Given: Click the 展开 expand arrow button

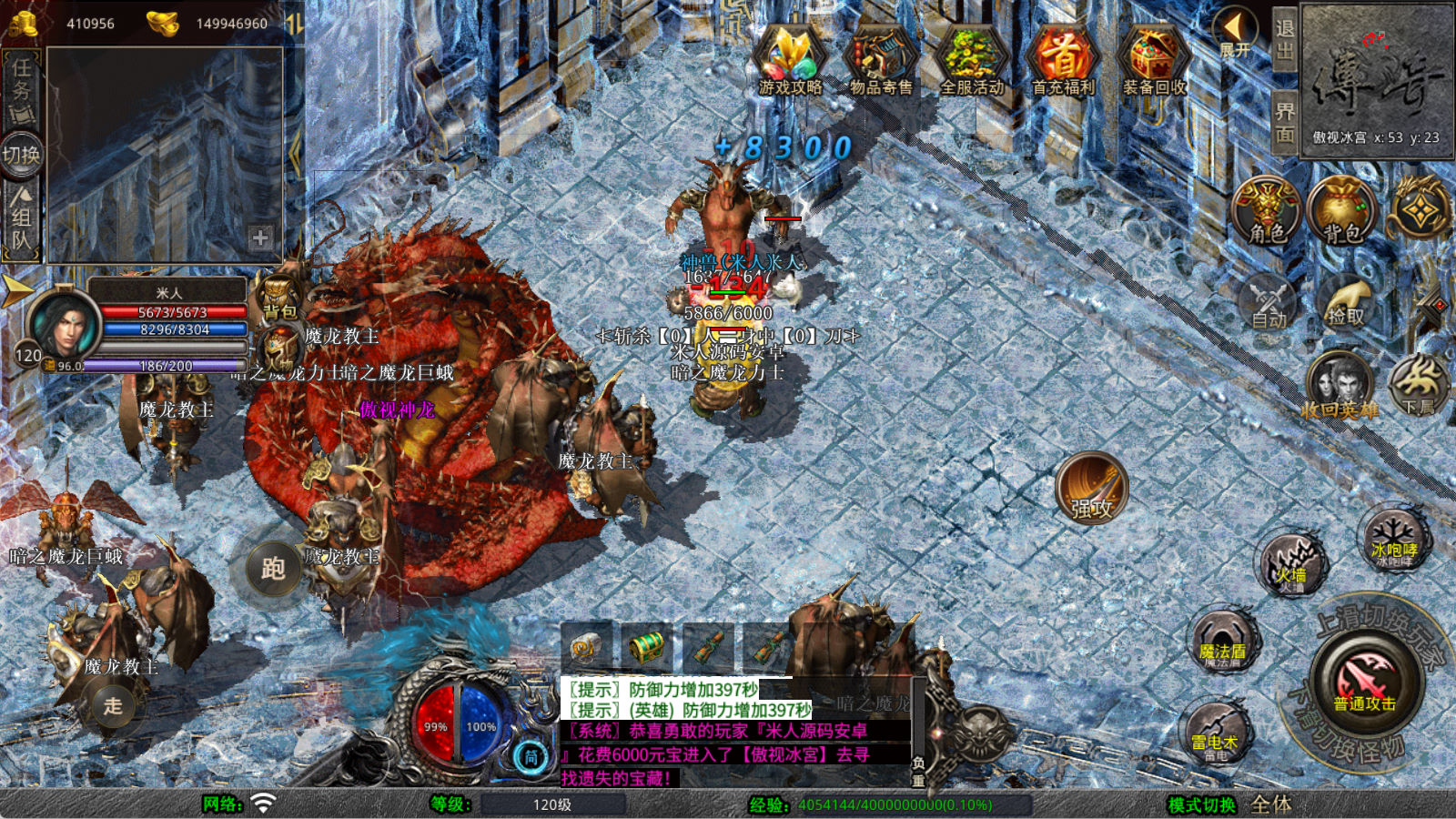Looking at the screenshot, I should pos(1236,33).
